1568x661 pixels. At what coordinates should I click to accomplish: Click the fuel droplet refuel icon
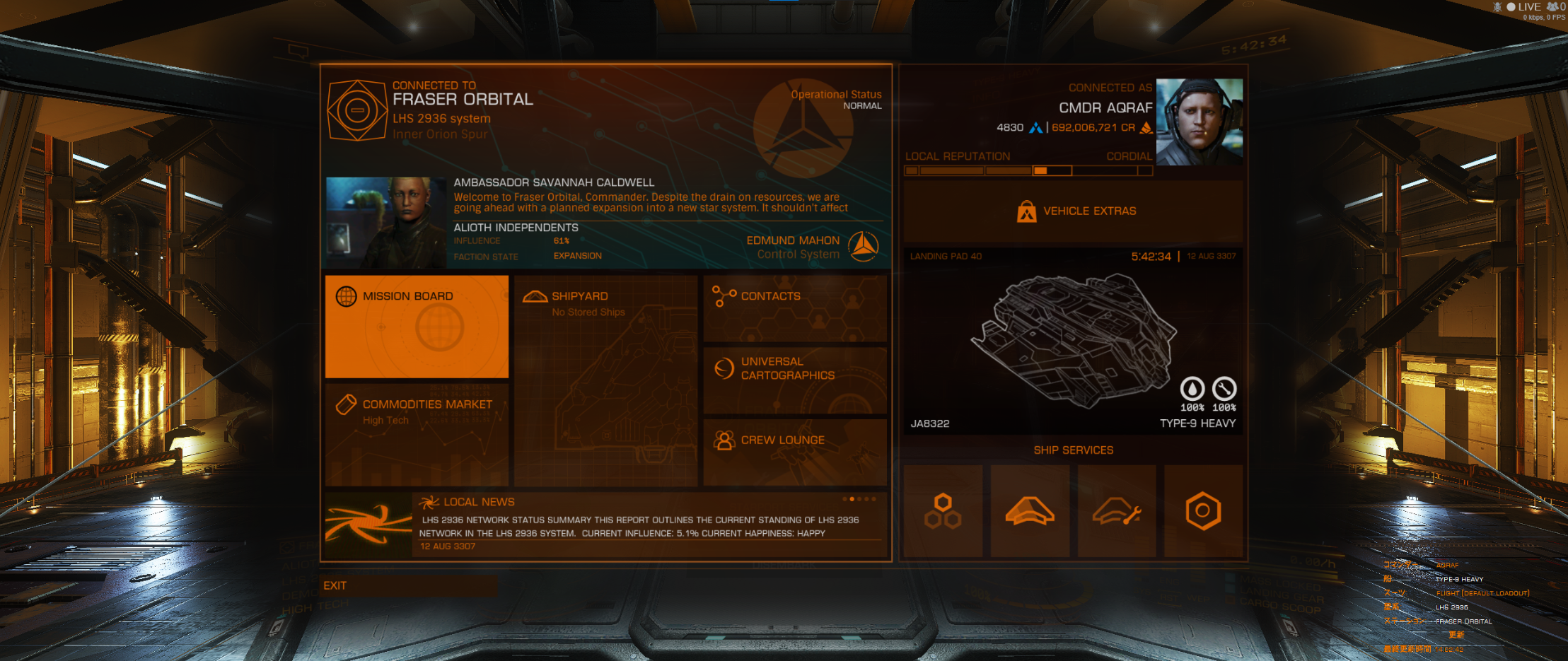[x=1192, y=389]
